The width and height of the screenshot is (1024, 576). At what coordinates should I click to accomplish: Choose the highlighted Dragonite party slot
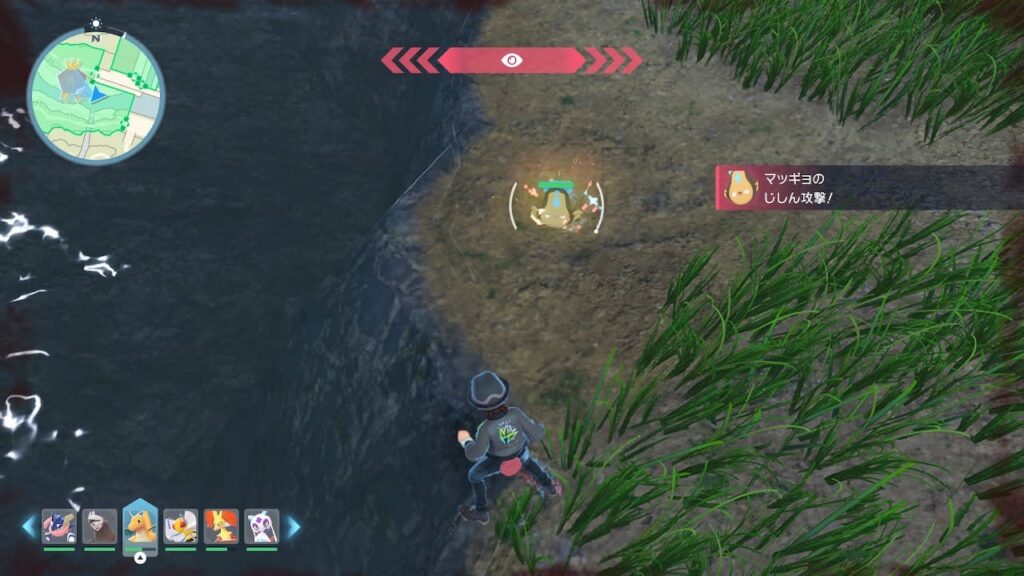pos(140,524)
